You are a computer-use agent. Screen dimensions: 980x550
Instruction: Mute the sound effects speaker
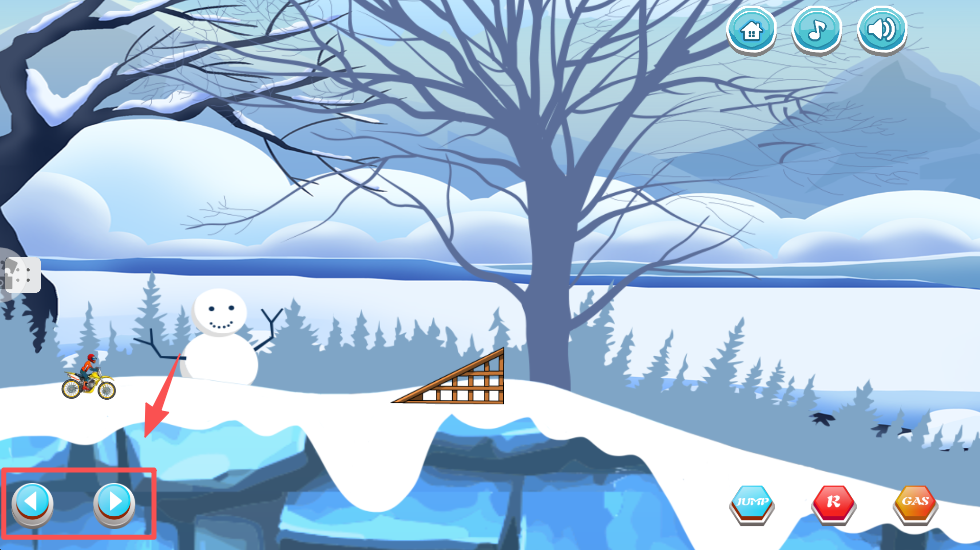click(x=881, y=30)
